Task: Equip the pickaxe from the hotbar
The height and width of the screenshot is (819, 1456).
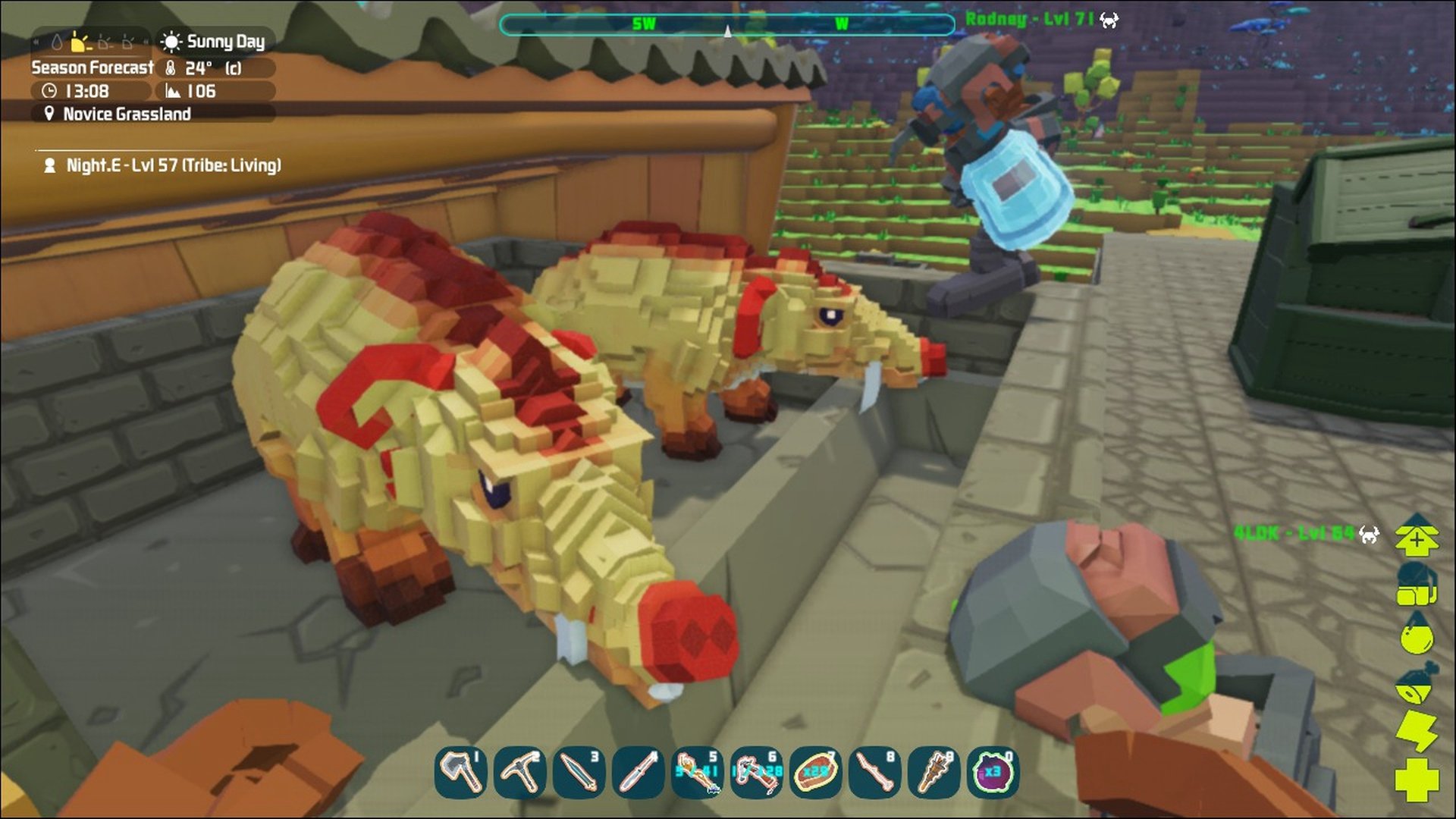Action: pyautogui.click(x=520, y=772)
